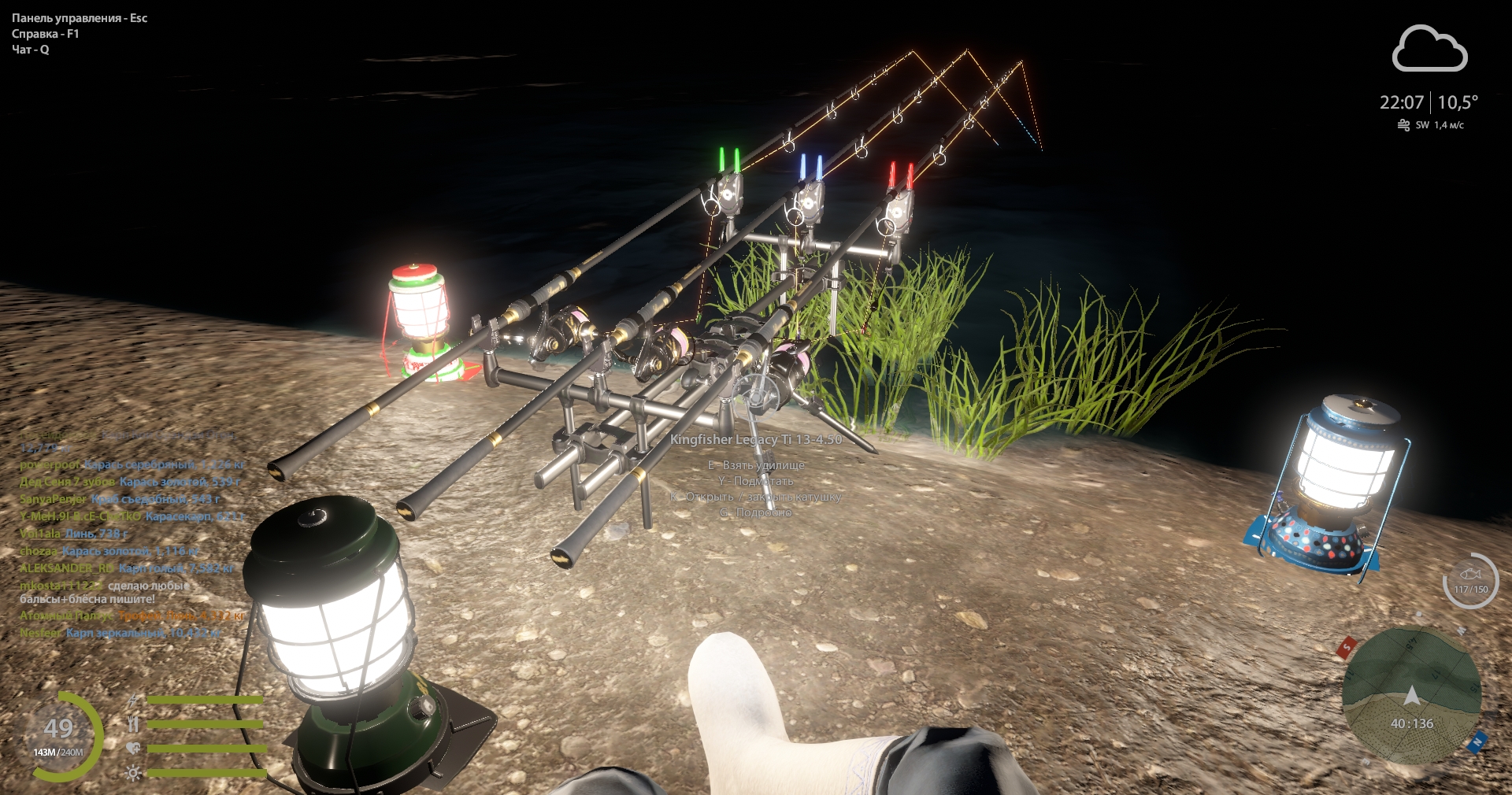Click the heart health status icon
Image resolution: width=1512 pixels, height=795 pixels.
pyautogui.click(x=133, y=749)
